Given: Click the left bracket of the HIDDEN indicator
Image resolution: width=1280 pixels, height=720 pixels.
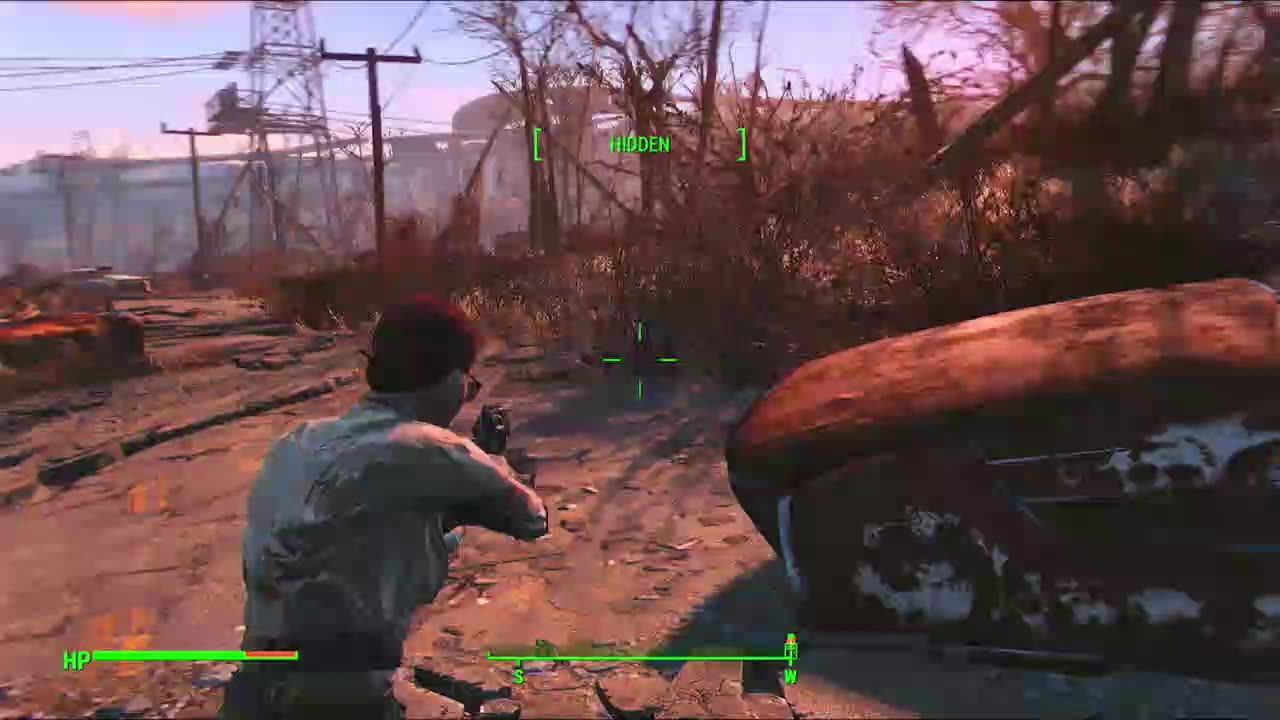Looking at the screenshot, I should click(538, 144).
